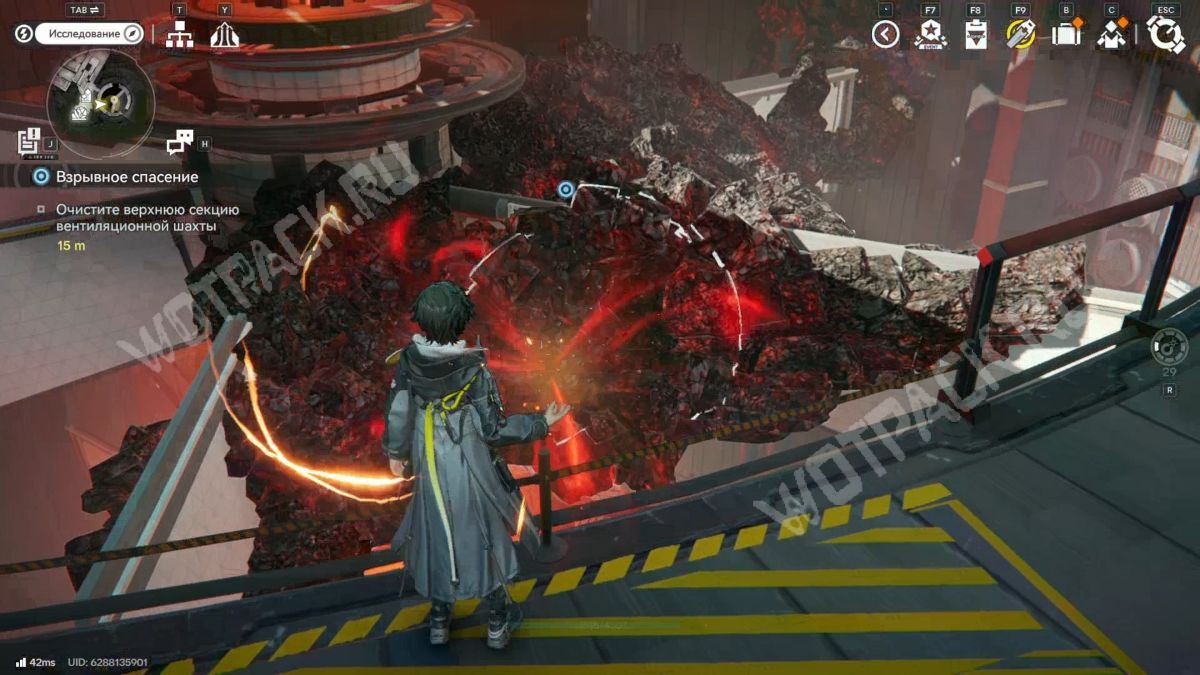Screen dimensions: 1200x675
Task: Open the Event star badge menu
Action: [930, 35]
